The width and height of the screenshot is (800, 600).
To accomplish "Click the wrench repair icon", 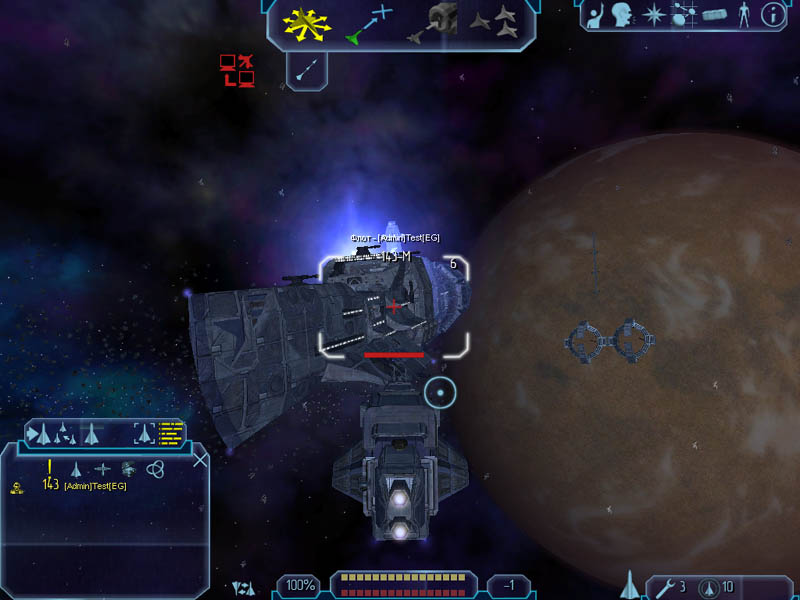I will pos(661,587).
